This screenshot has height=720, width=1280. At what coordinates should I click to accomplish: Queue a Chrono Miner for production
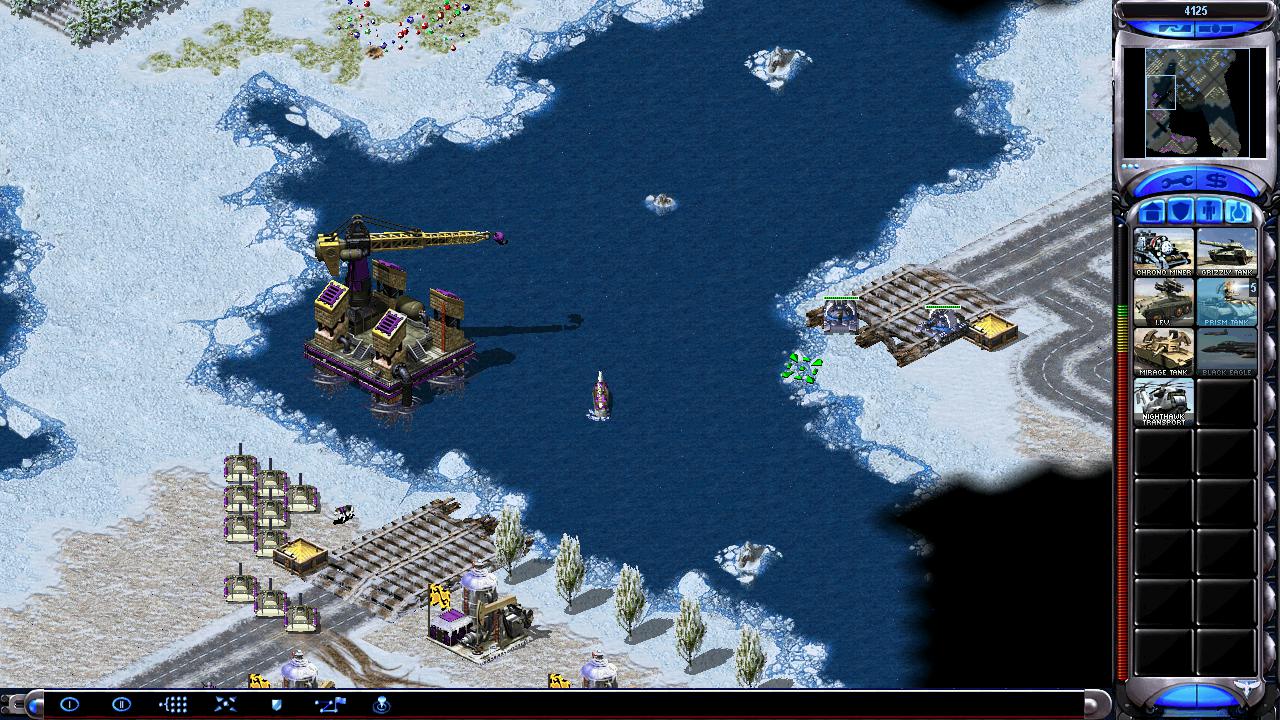coord(1163,252)
